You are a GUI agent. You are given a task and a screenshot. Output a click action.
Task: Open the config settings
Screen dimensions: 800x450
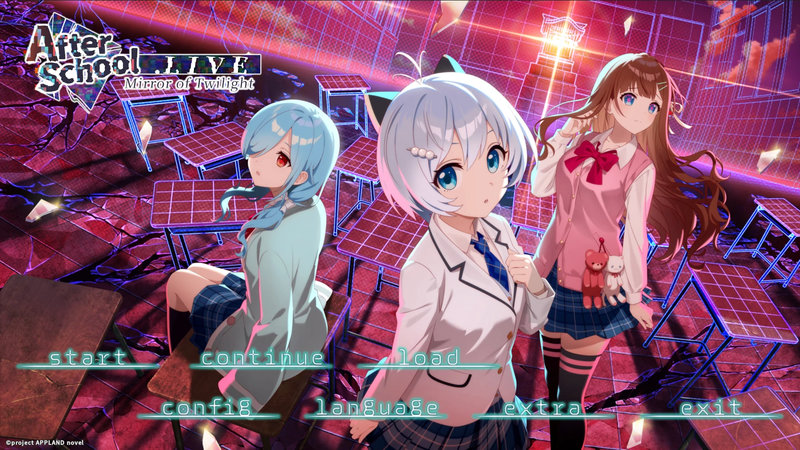[206, 407]
